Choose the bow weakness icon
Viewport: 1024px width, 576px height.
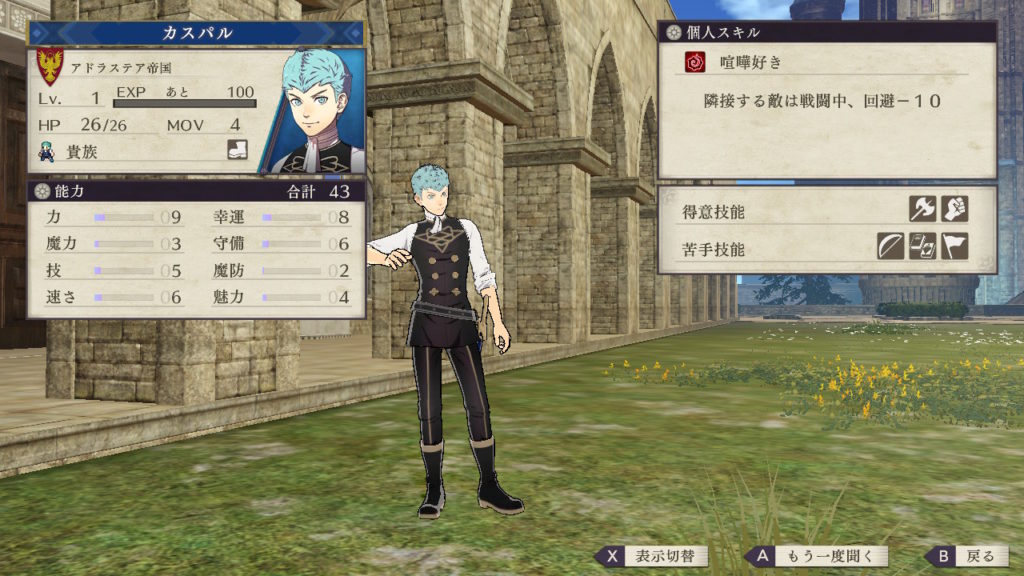click(x=890, y=246)
